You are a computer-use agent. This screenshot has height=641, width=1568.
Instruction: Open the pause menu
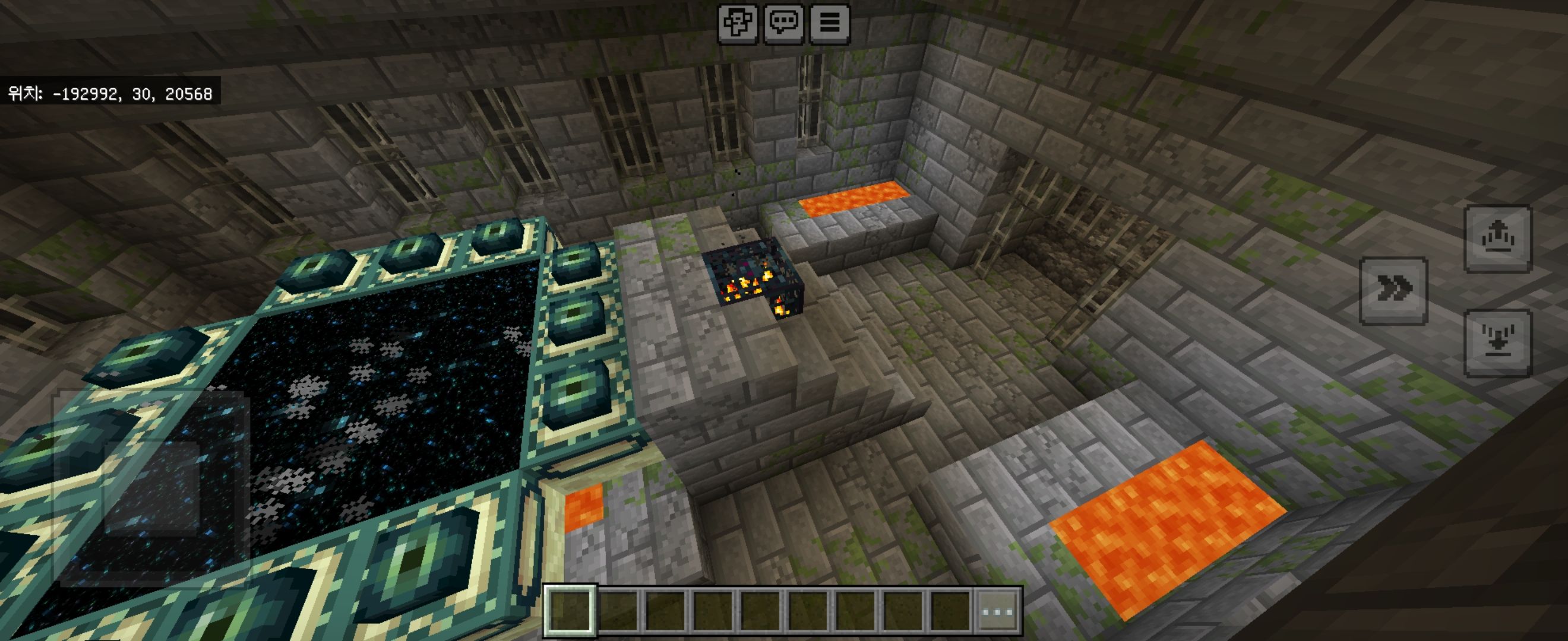[829, 24]
